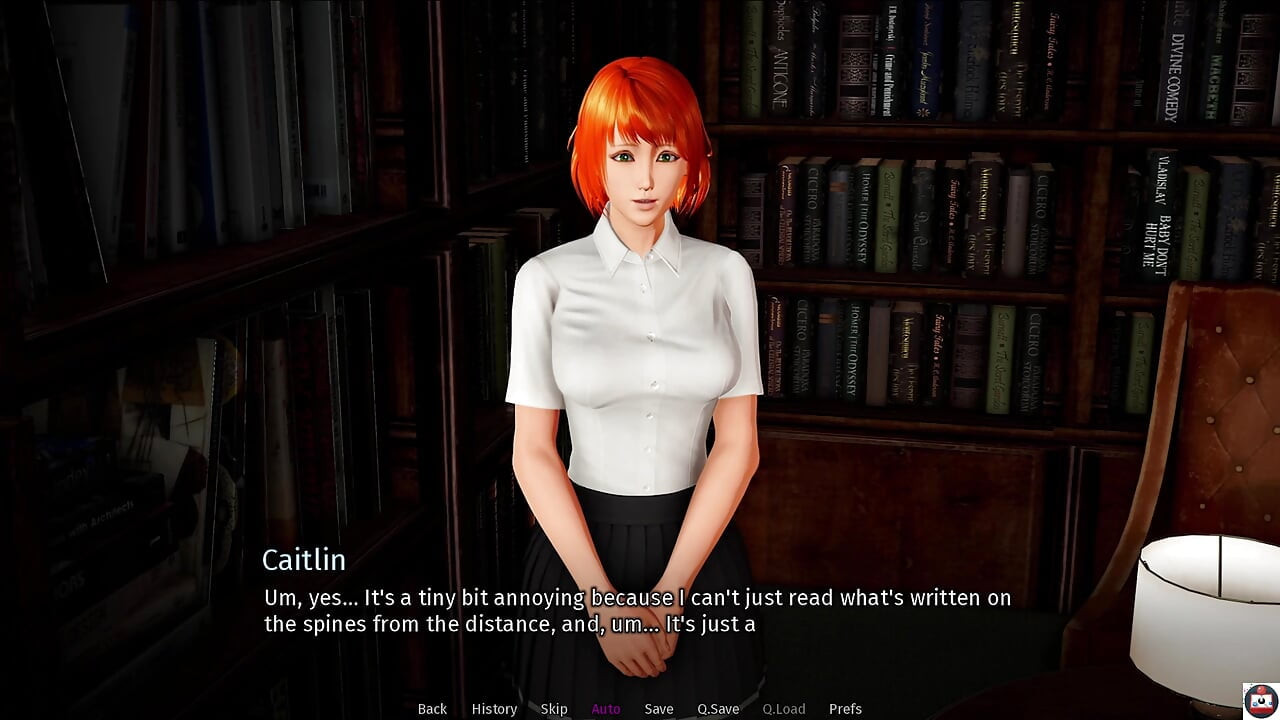This screenshot has width=1280, height=720.
Task: Open the dialogue History log
Action: pyautogui.click(x=494, y=709)
